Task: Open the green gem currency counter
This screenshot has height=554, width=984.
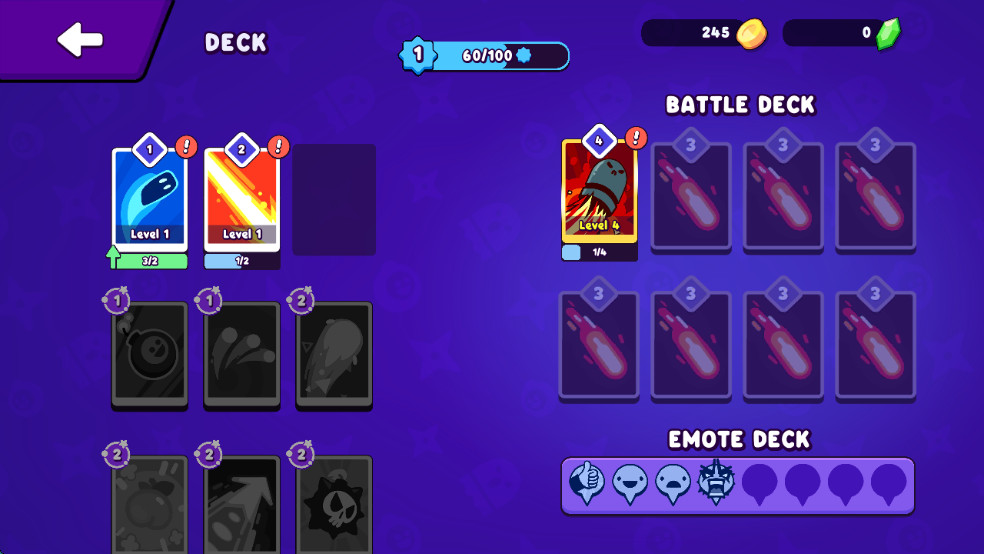Action: click(x=843, y=33)
